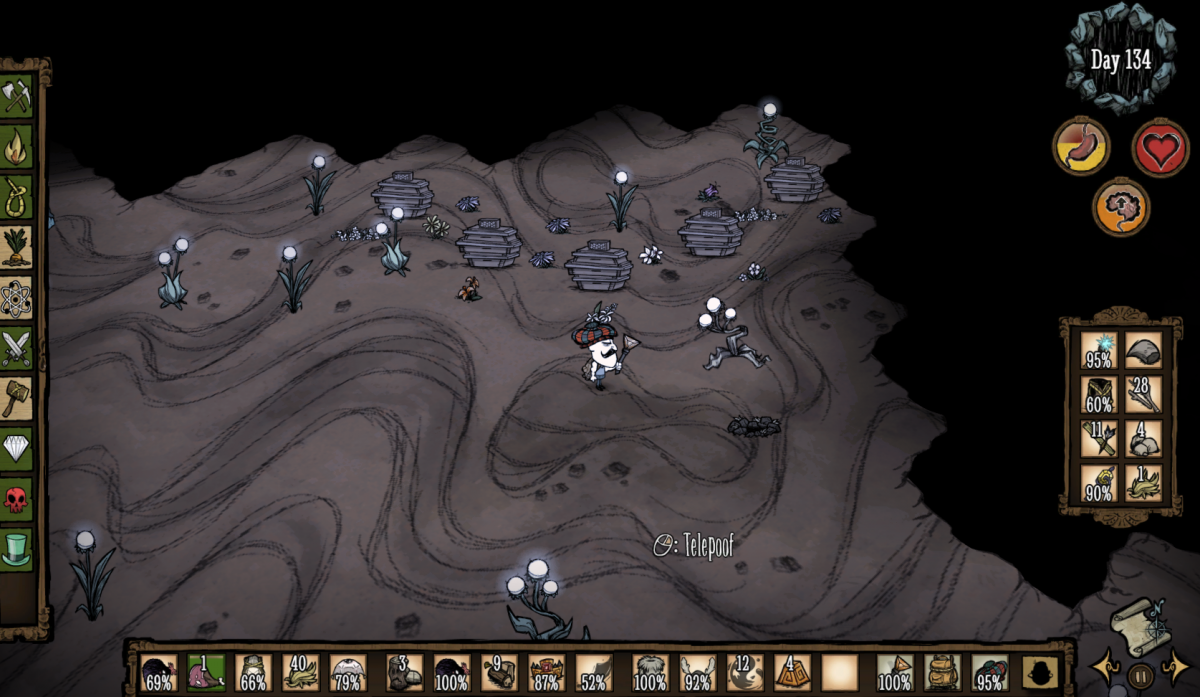The width and height of the screenshot is (1200, 697).
Task: Choose the Fight crossed-swords crafting tab
Action: pos(17,348)
